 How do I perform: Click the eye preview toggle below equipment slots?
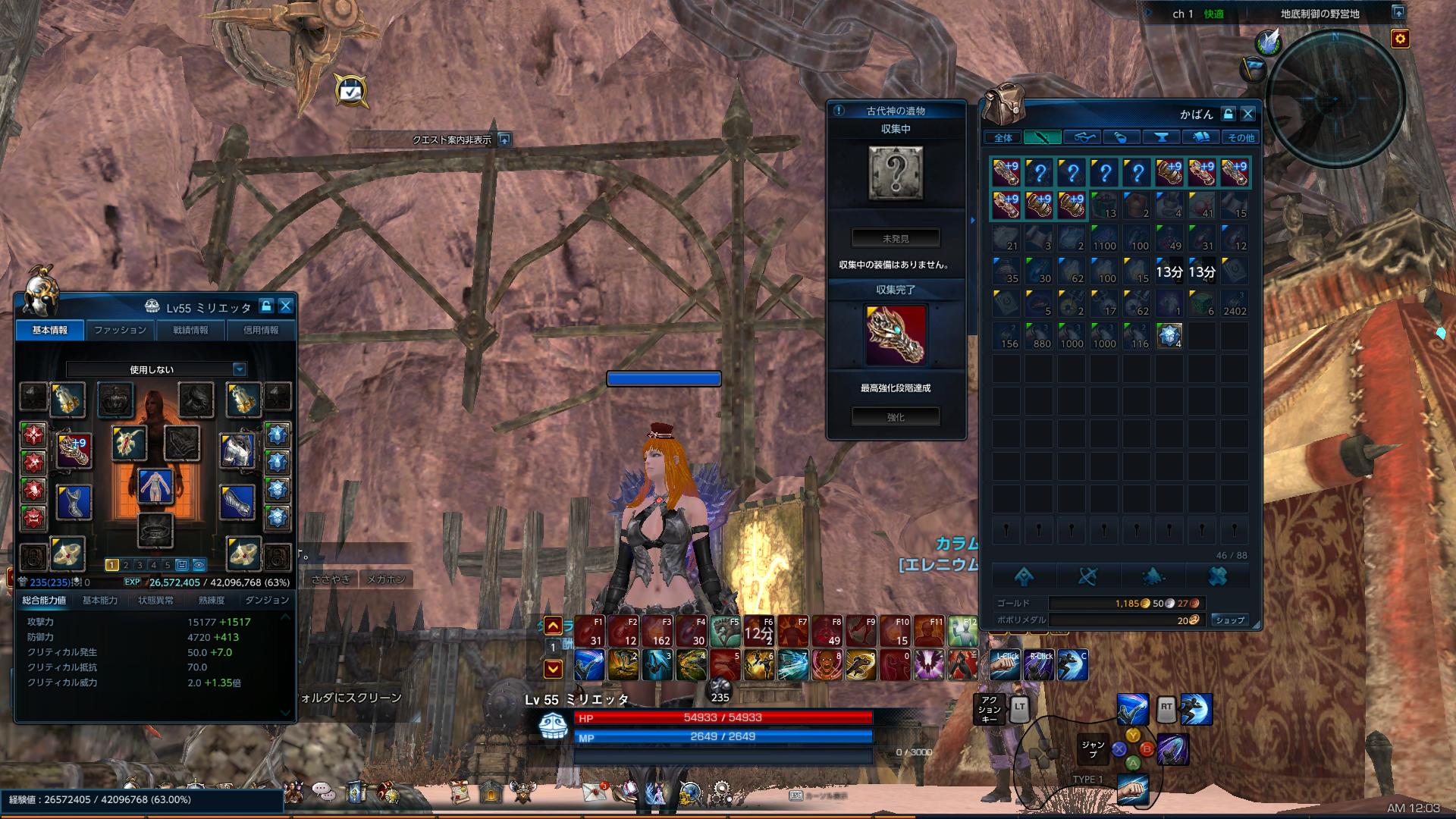click(199, 565)
